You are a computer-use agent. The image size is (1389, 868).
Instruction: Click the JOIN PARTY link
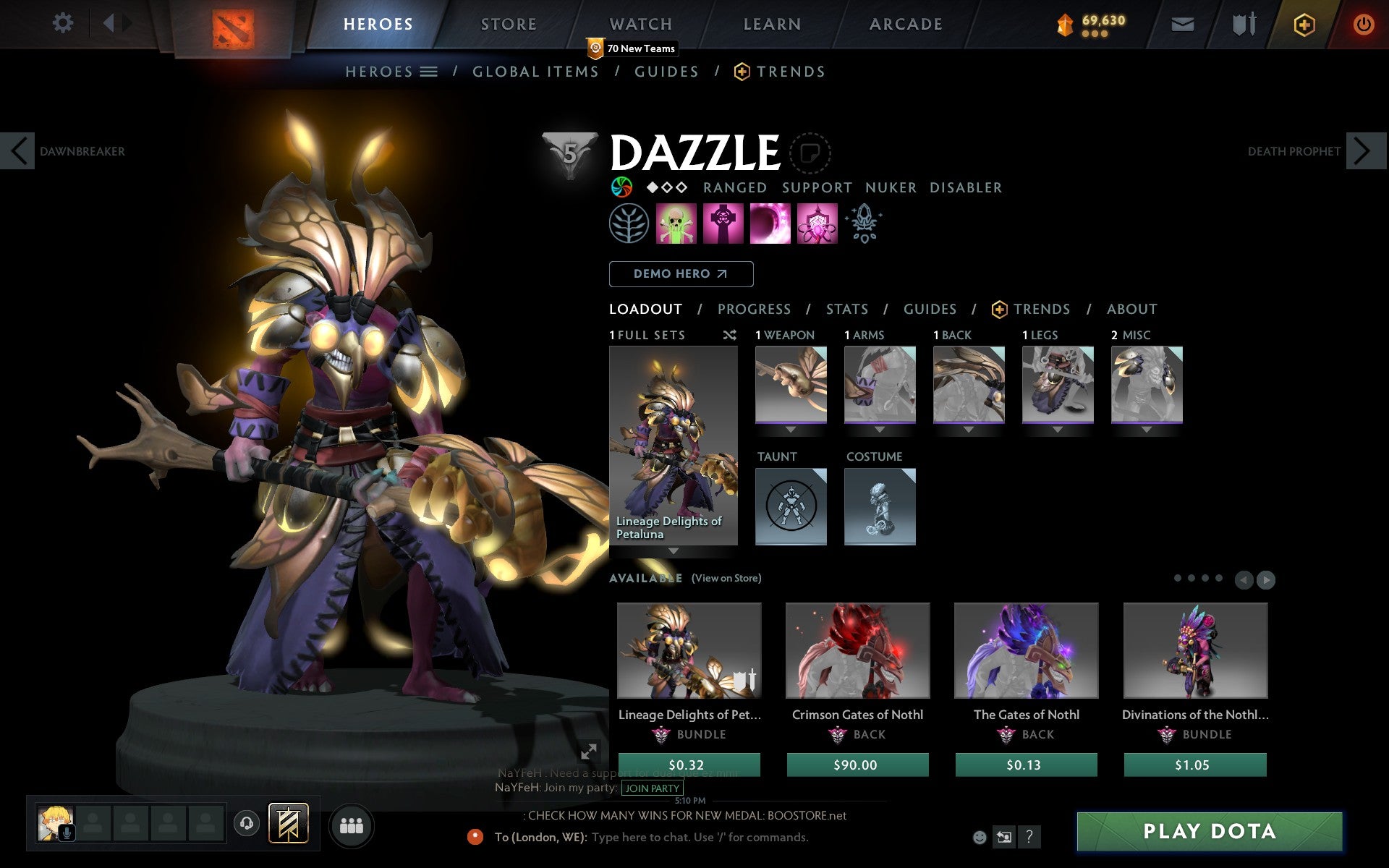click(x=651, y=788)
